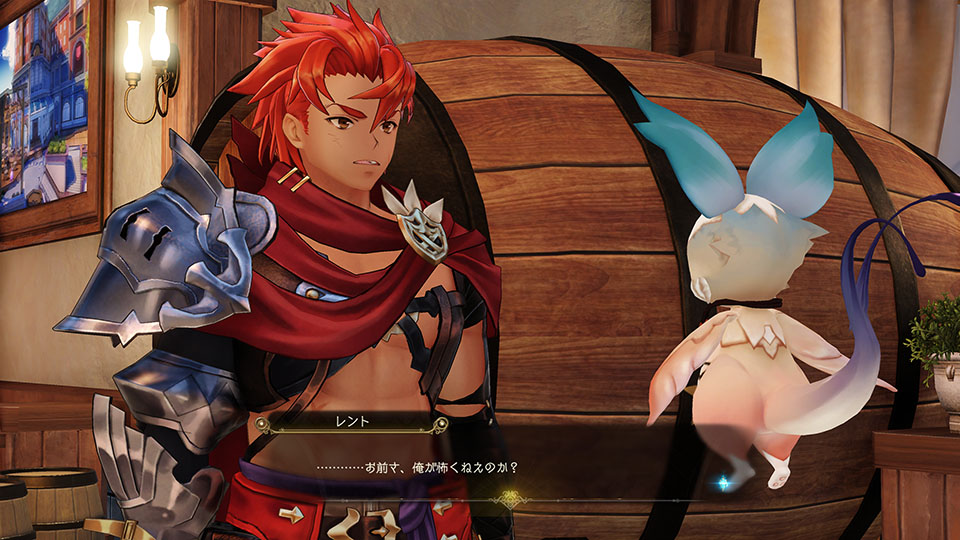Click the dialogue text box to continue
960x540 pixels.
pyautogui.click(x=480, y=465)
